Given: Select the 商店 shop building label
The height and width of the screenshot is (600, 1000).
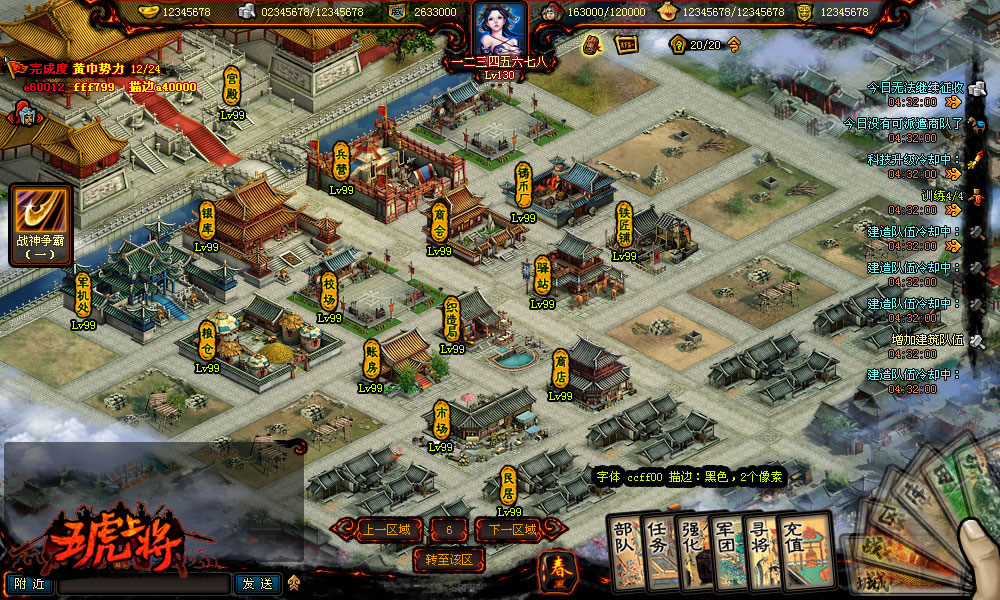Looking at the screenshot, I should [x=561, y=368].
